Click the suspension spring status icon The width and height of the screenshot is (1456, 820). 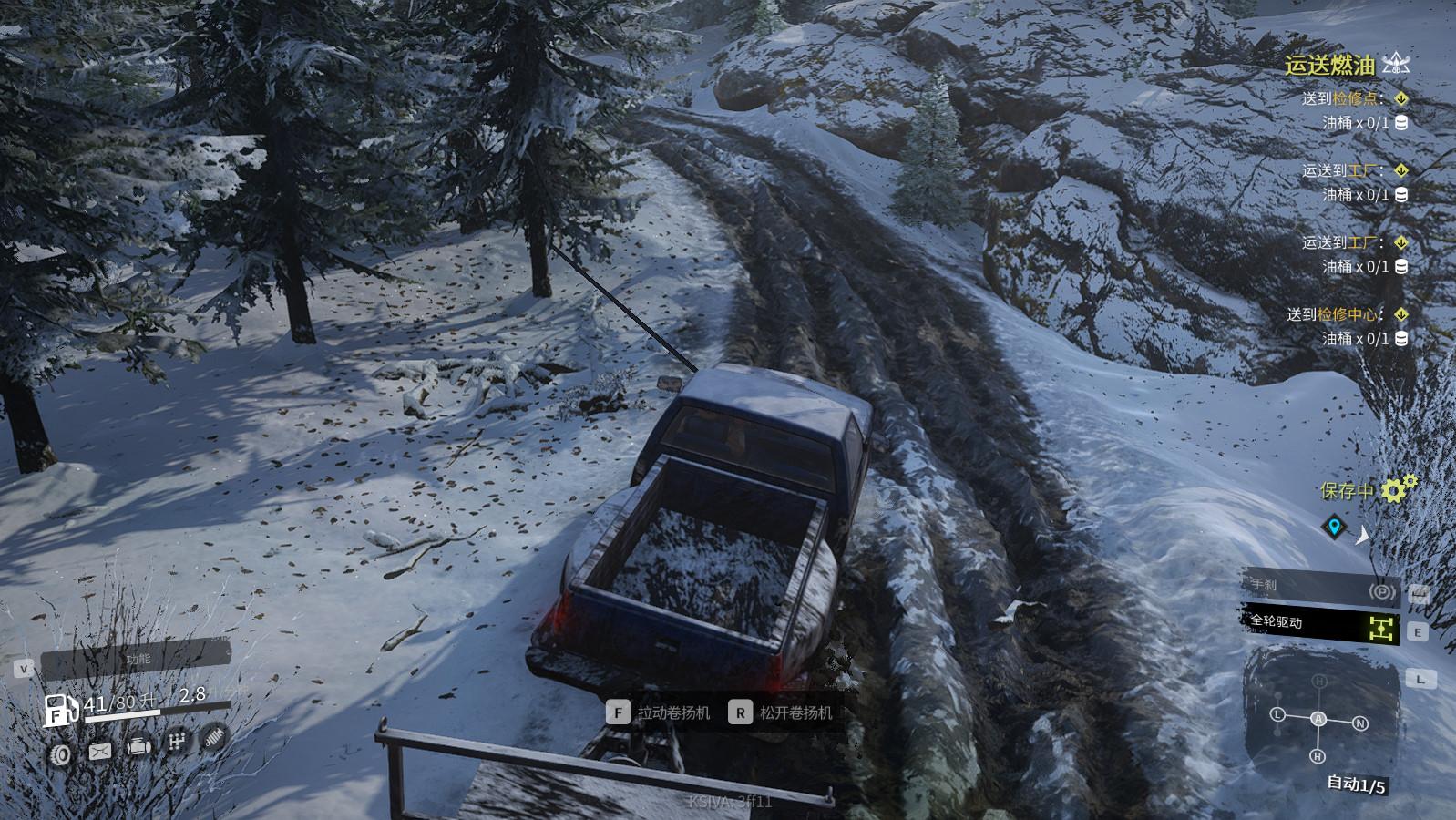coord(213,736)
